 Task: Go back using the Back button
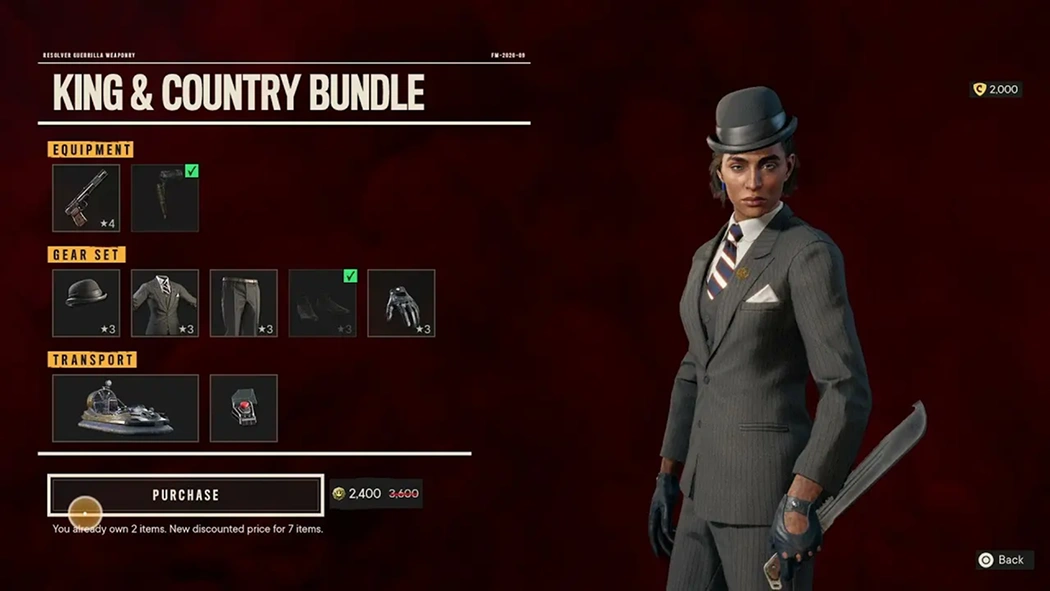point(1004,560)
